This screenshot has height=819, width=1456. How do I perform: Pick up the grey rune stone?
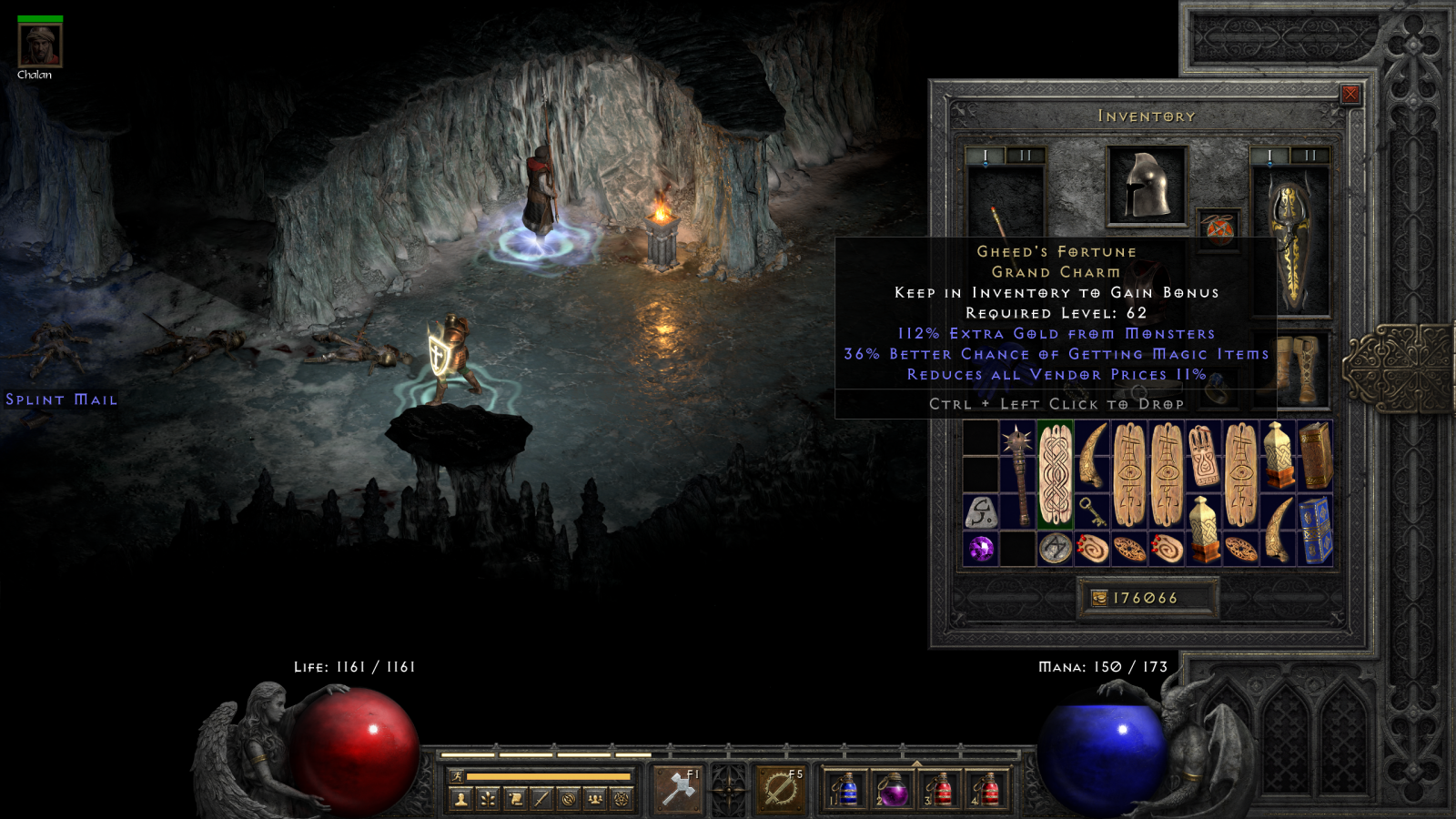[x=981, y=512]
